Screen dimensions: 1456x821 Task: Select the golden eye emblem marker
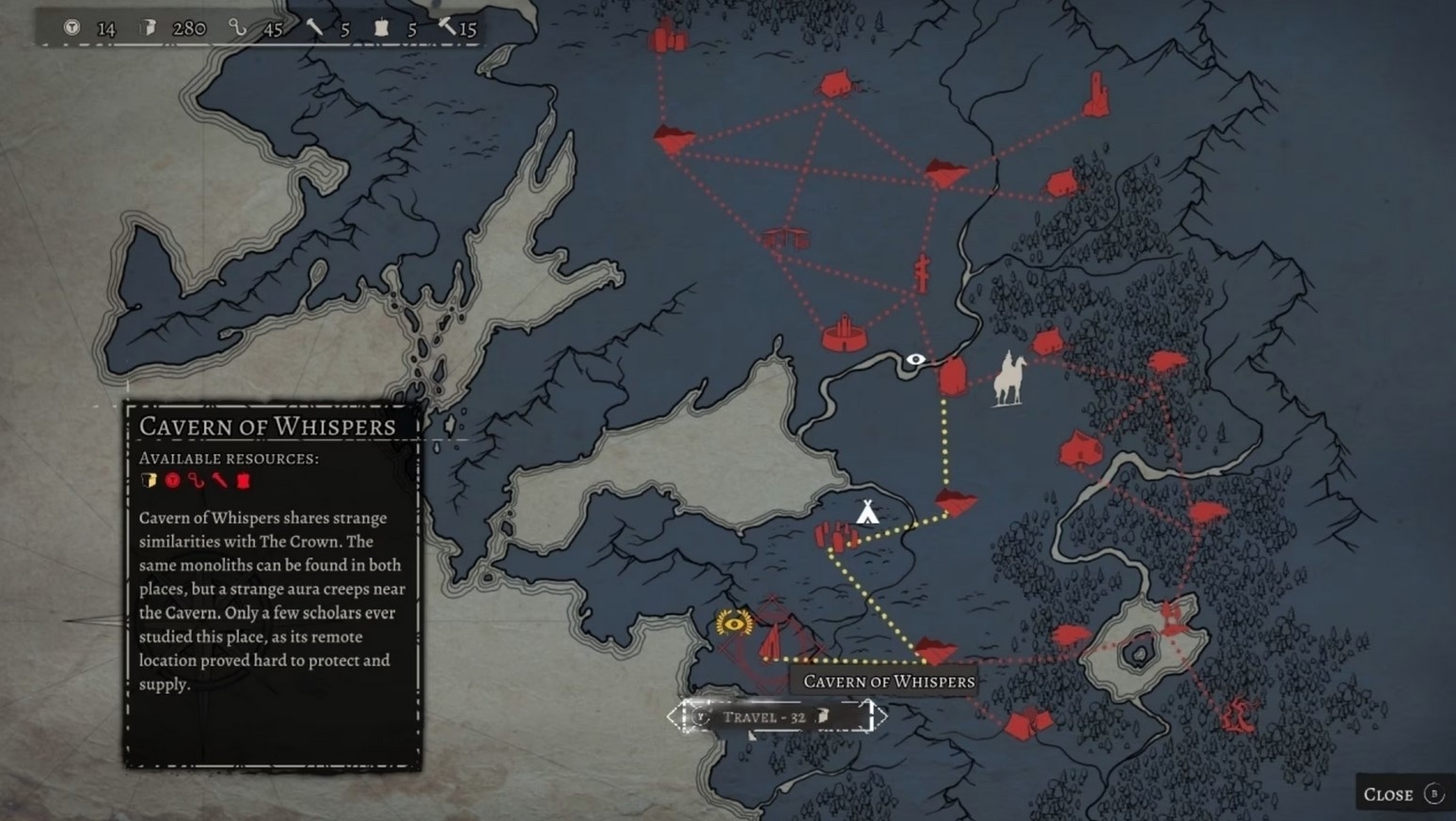(734, 622)
